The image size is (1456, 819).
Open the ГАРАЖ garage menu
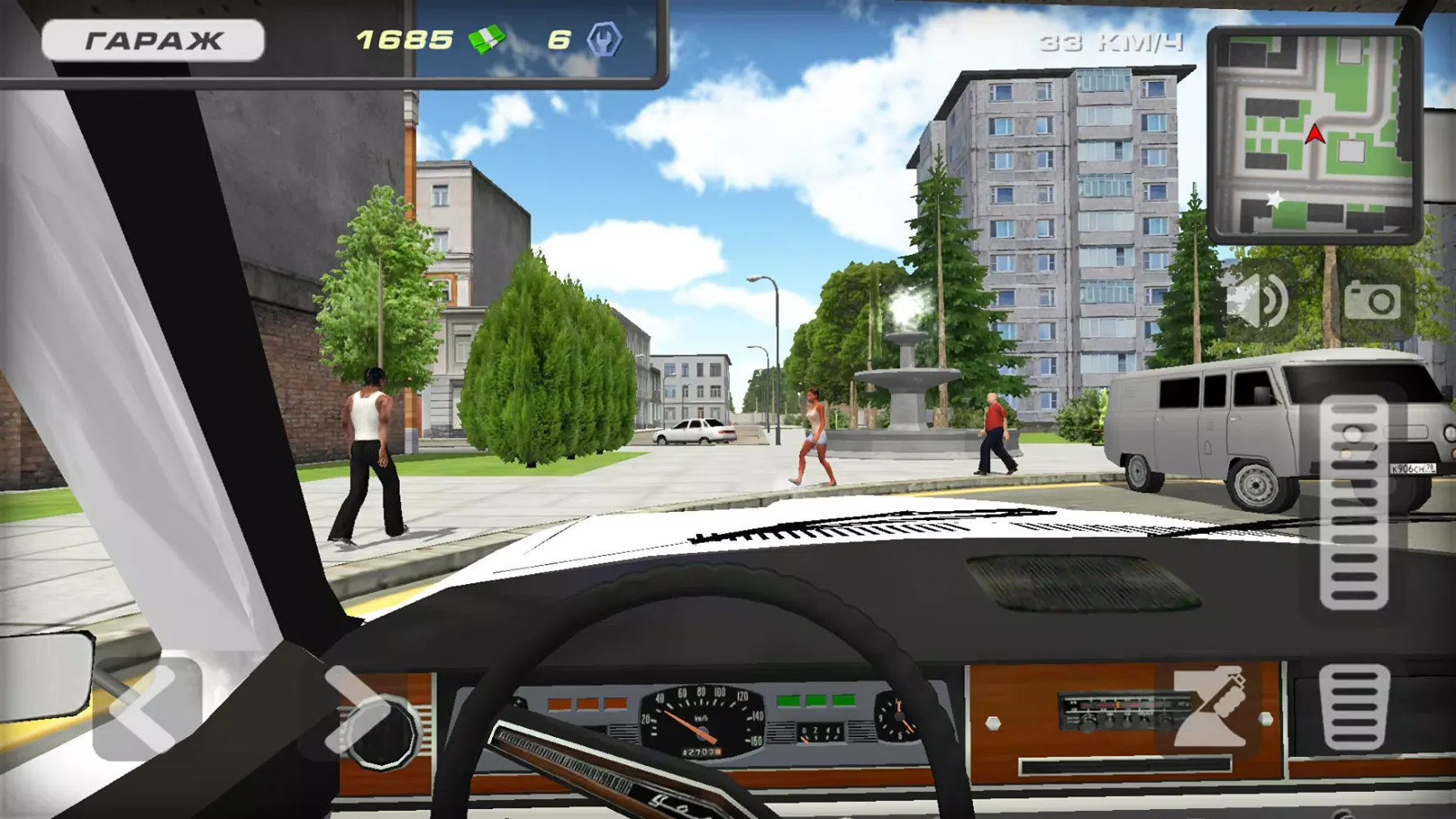[153, 40]
